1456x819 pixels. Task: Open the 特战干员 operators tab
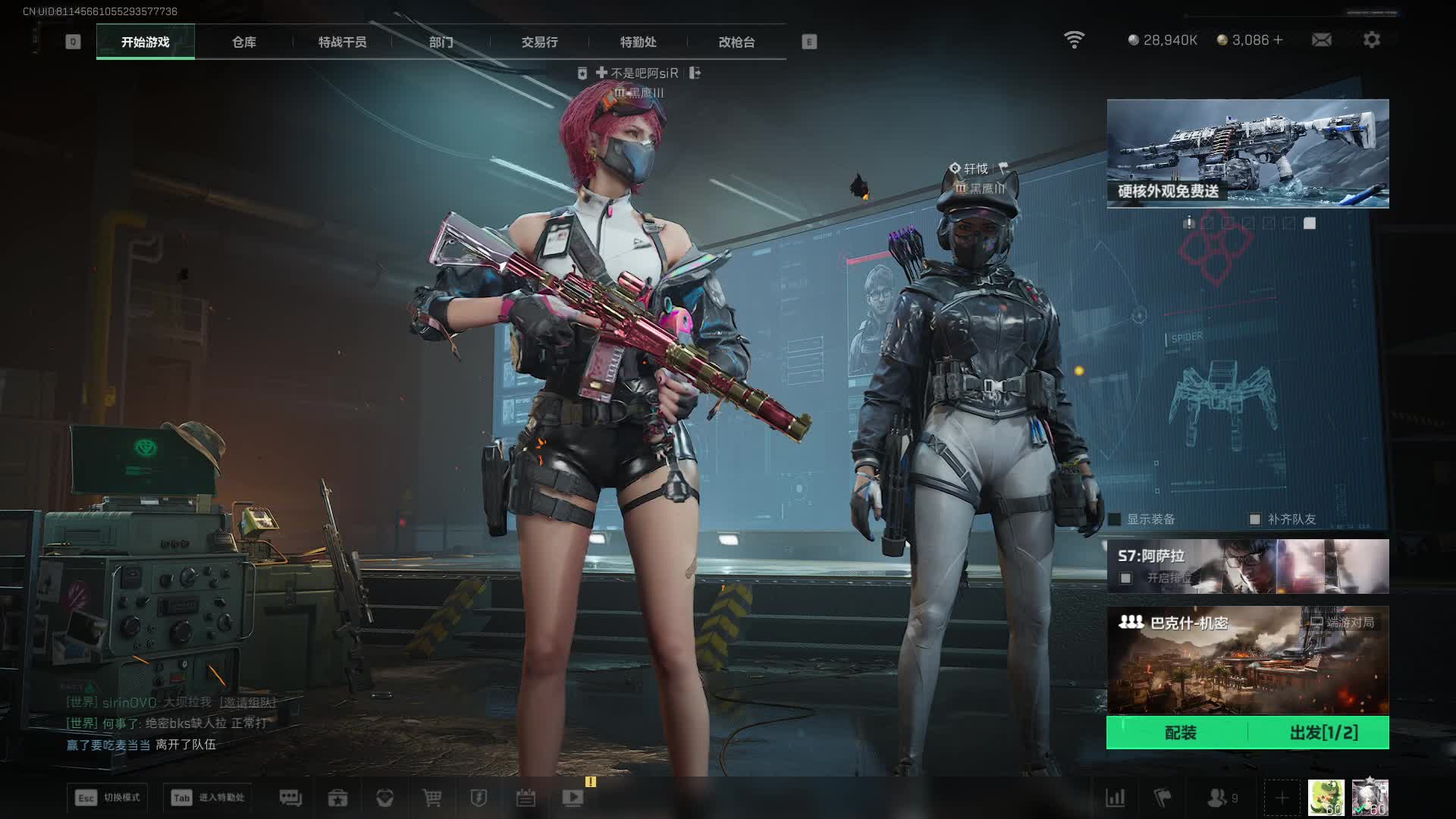point(342,42)
